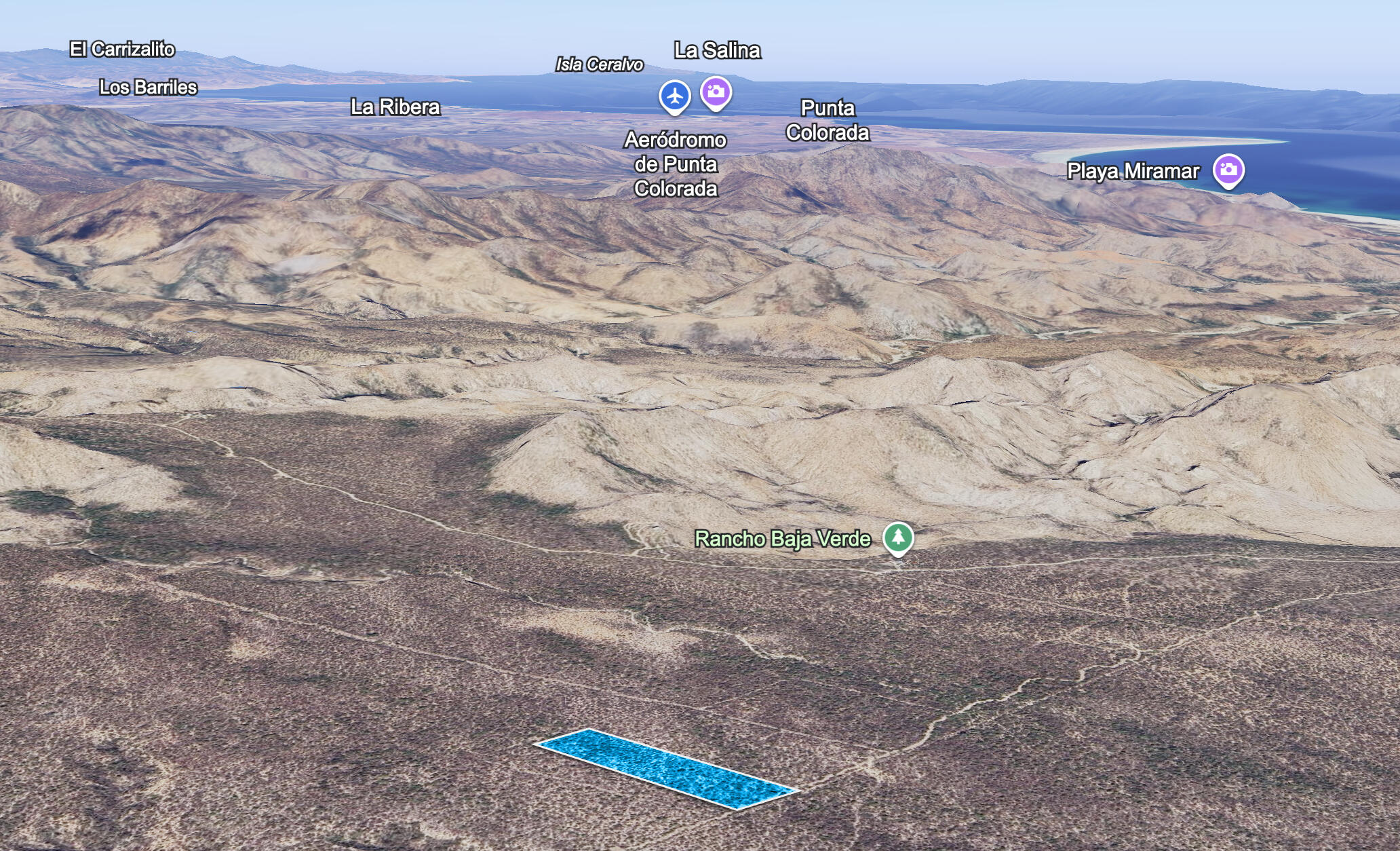Click the El Carrizalito place label
The width and height of the screenshot is (1400, 851).
[123, 50]
